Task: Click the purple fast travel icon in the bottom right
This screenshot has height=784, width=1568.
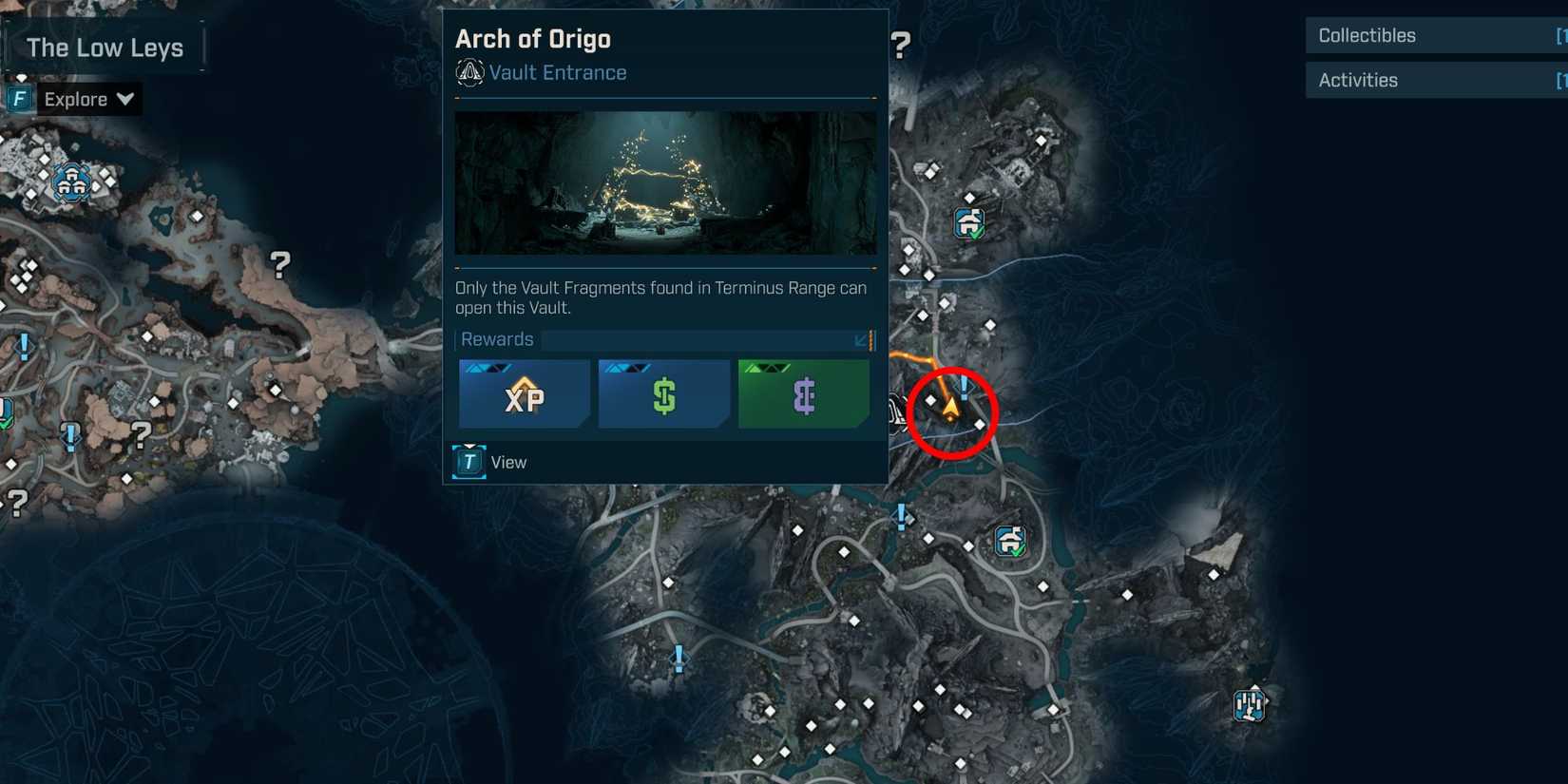Action: 1251,704
